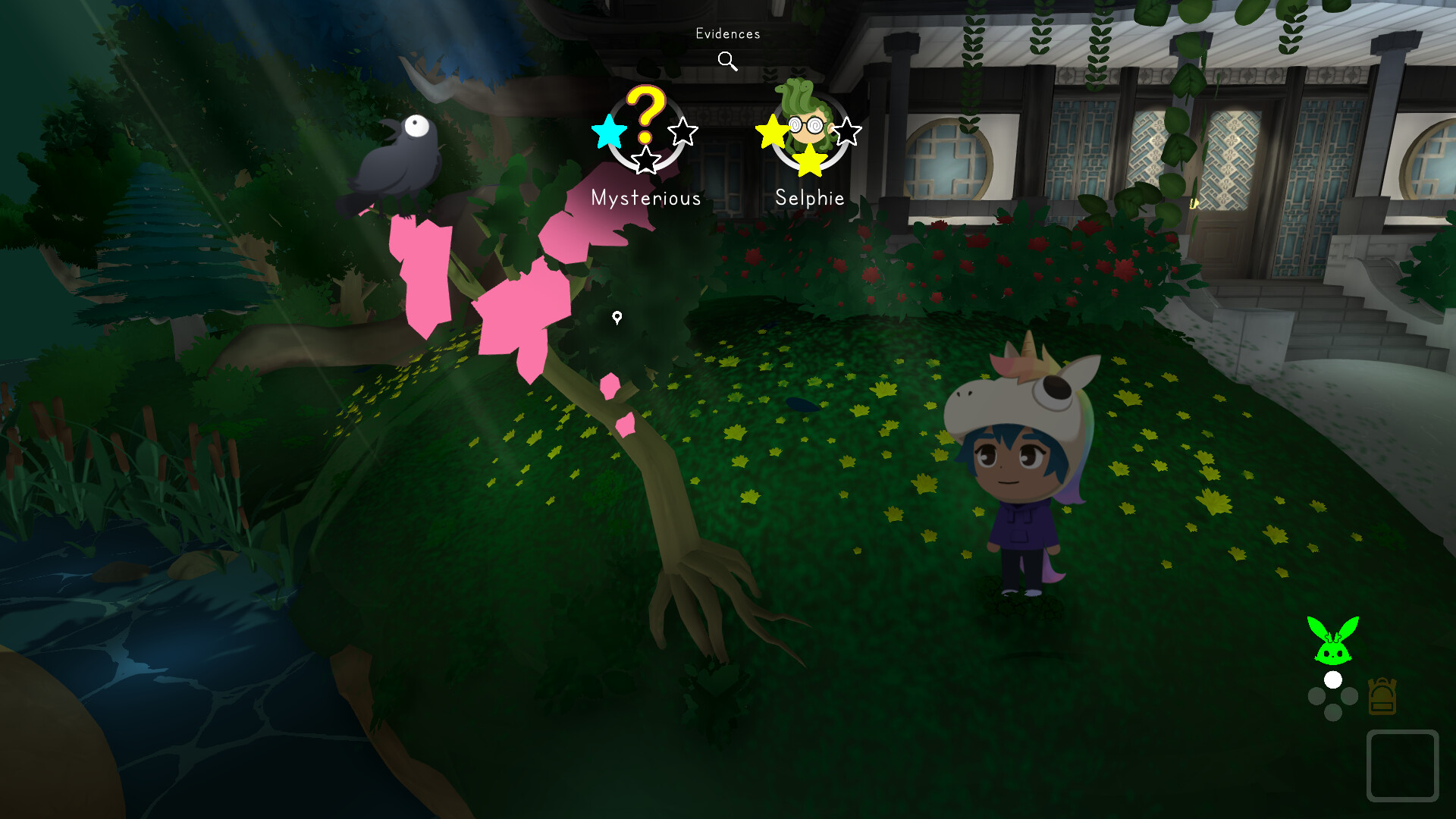The width and height of the screenshot is (1456, 819).
Task: Open the Evidences magnifying glass icon
Action: (727, 60)
